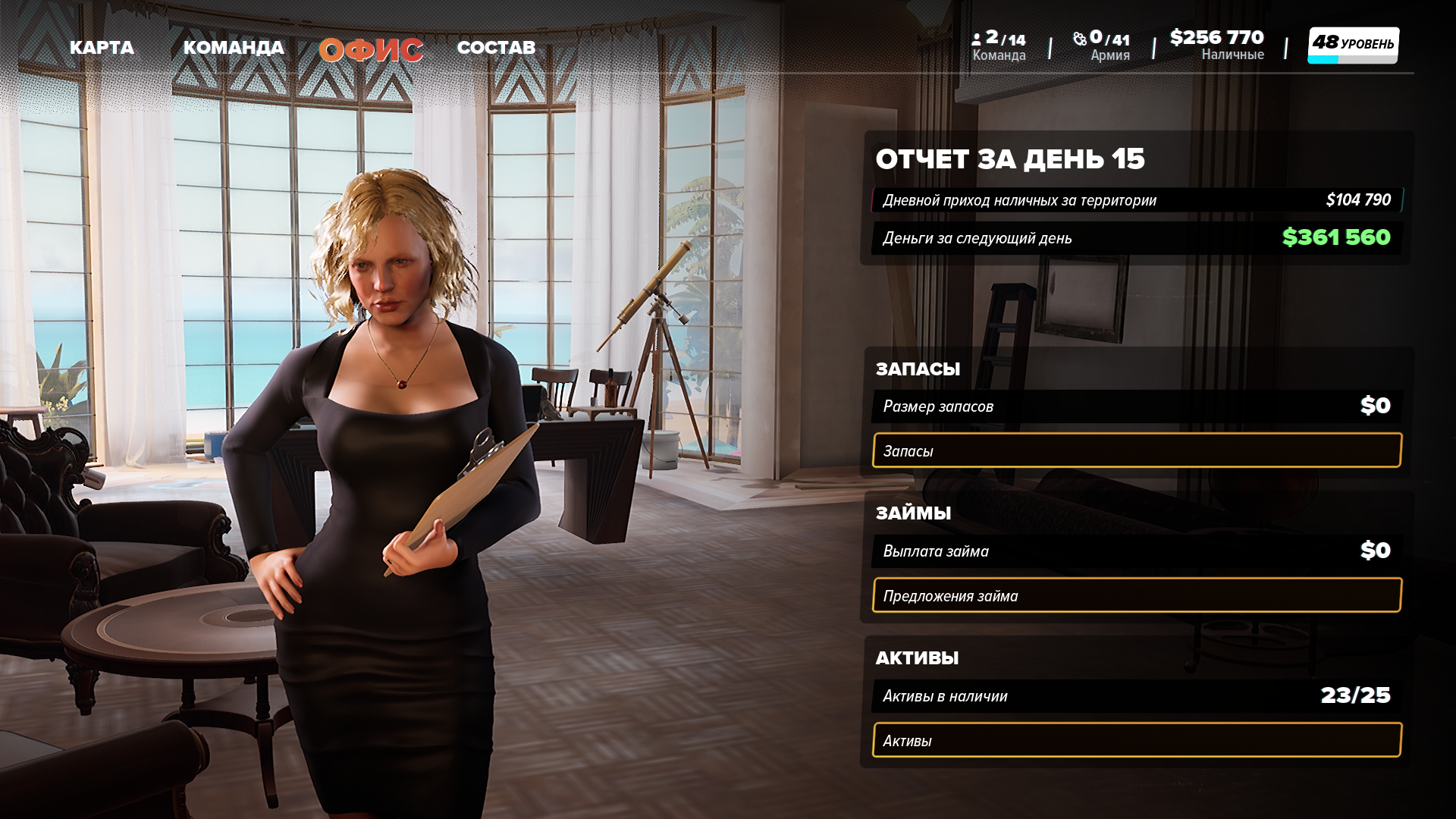
Task: Click Предложения займа to view loan offers
Action: tap(1136, 595)
